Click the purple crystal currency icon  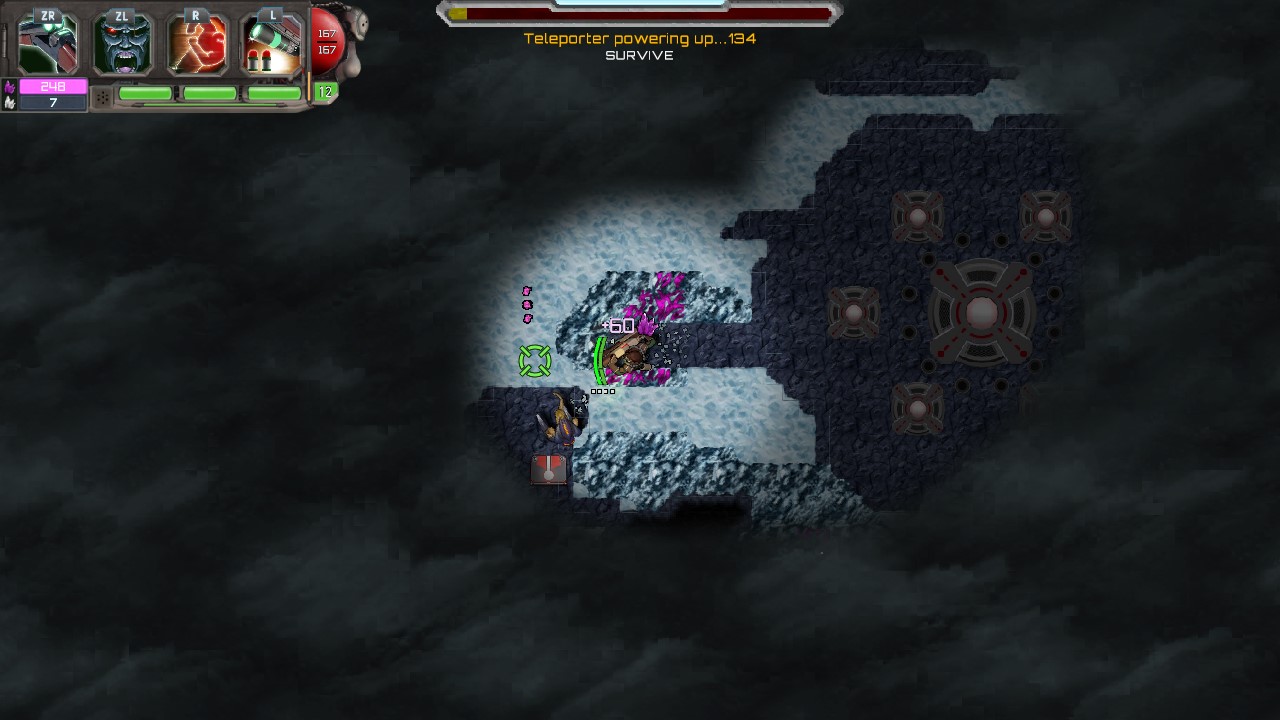[x=8, y=88]
